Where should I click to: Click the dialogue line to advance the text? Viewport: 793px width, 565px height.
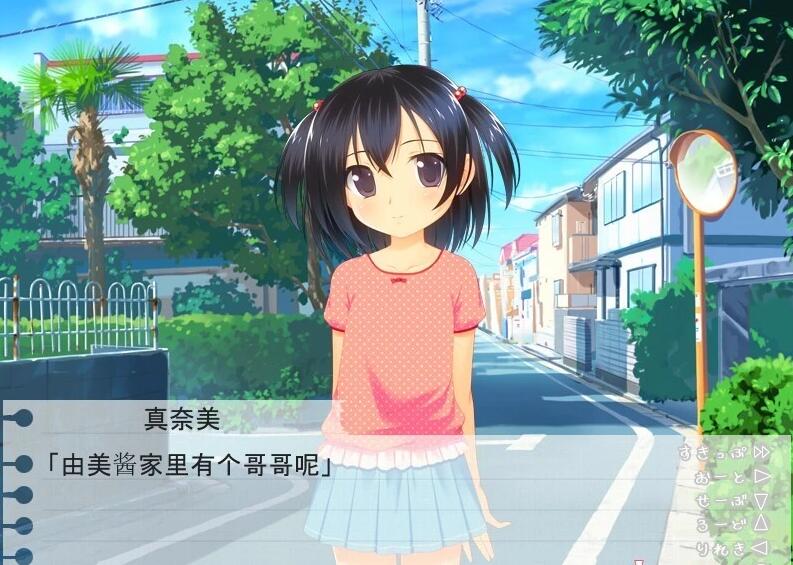(190, 465)
